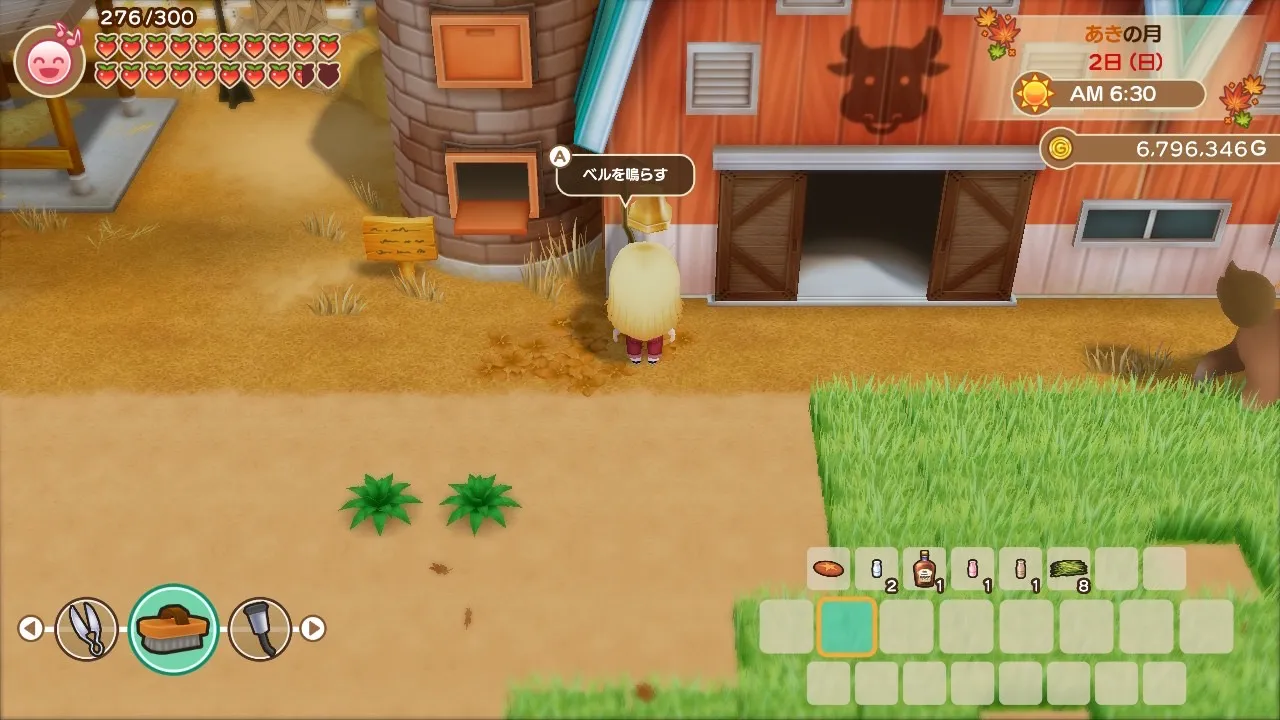Choose the pink strawberry milk slot

click(x=972, y=569)
